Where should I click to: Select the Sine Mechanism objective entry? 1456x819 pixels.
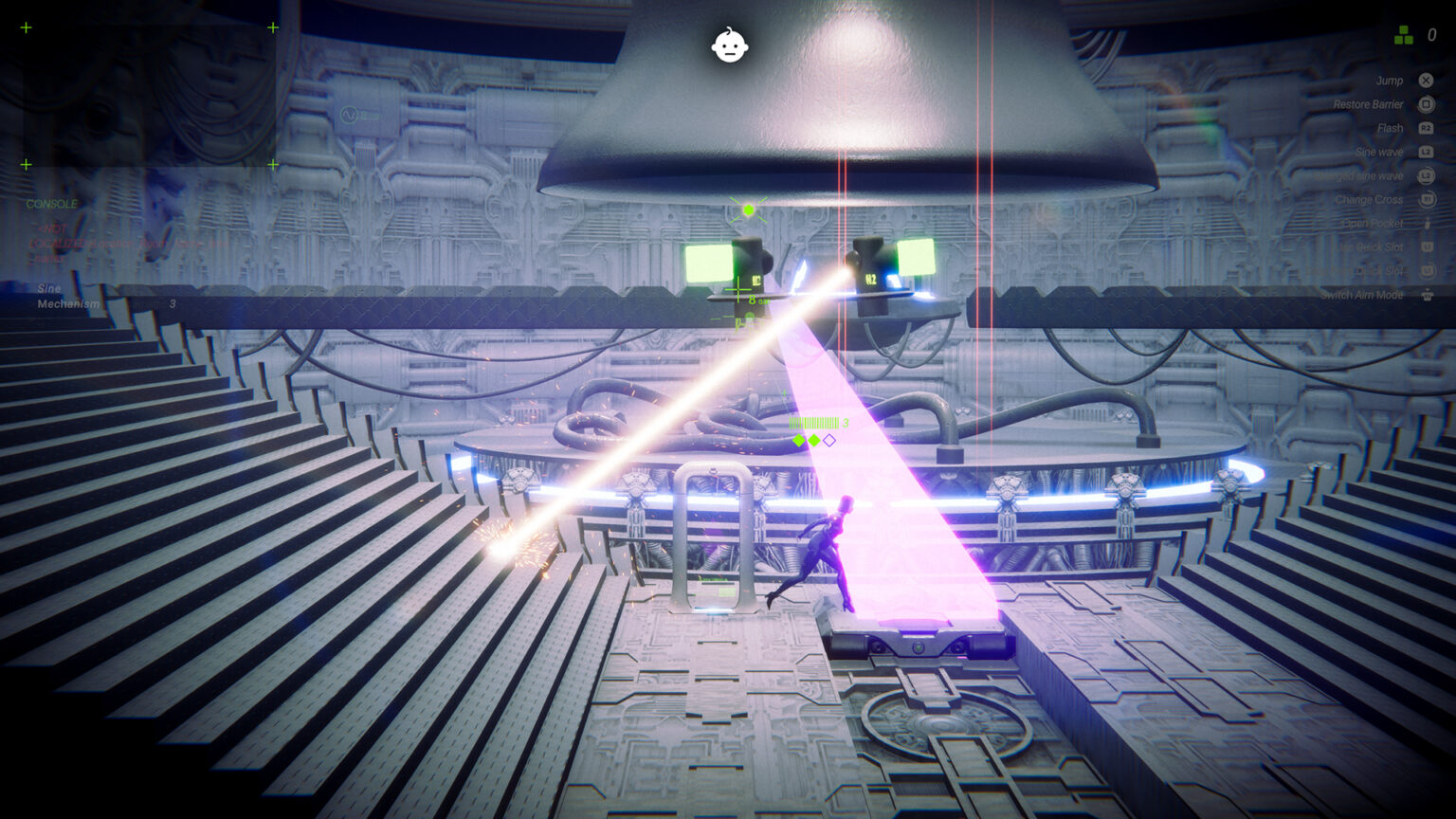click(x=68, y=296)
